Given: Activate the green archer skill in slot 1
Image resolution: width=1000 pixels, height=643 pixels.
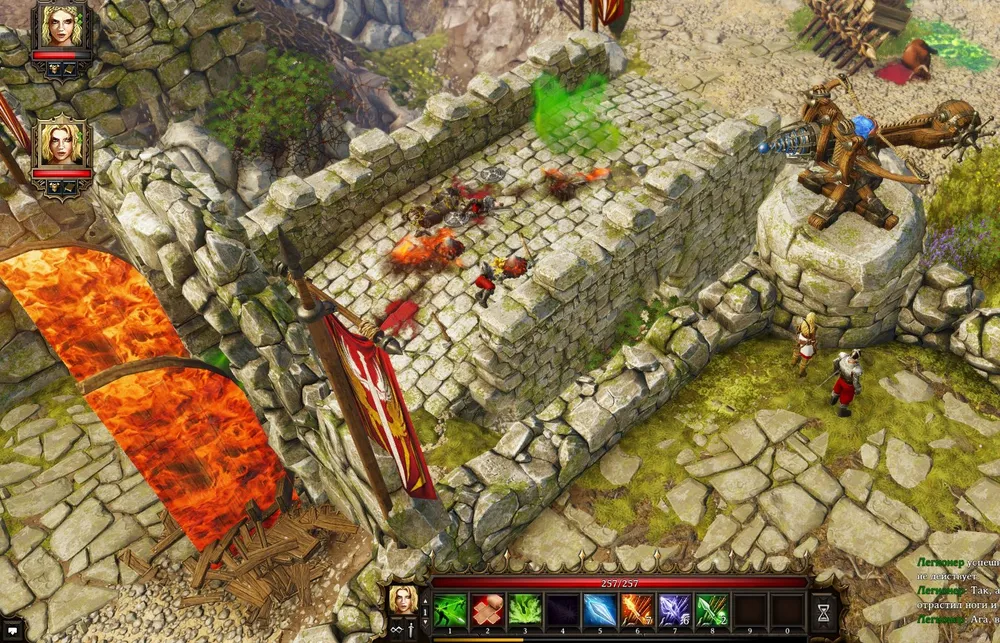Looking at the screenshot, I should tap(448, 609).
